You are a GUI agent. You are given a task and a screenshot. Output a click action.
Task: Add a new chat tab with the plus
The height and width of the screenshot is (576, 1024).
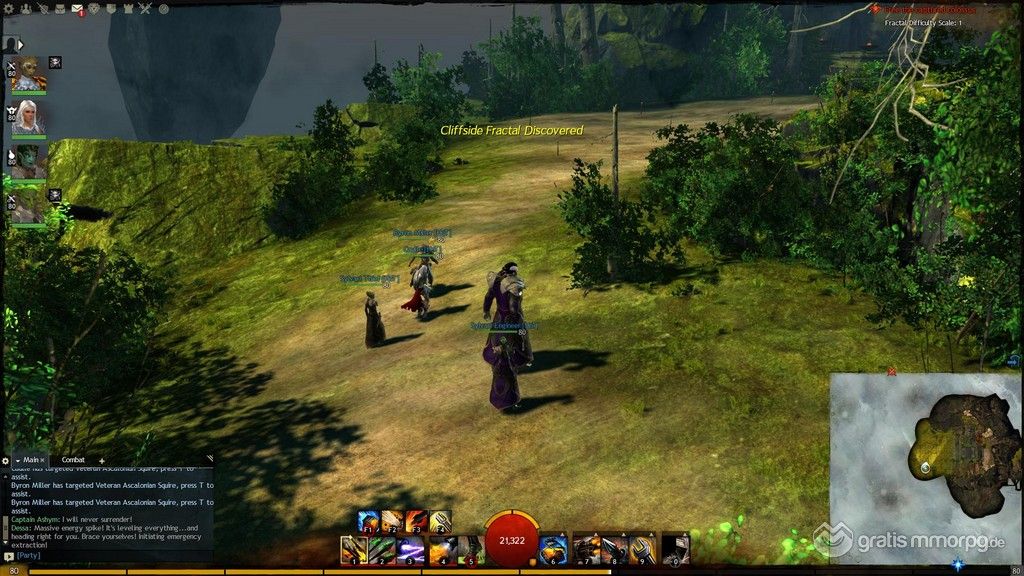coord(101,460)
